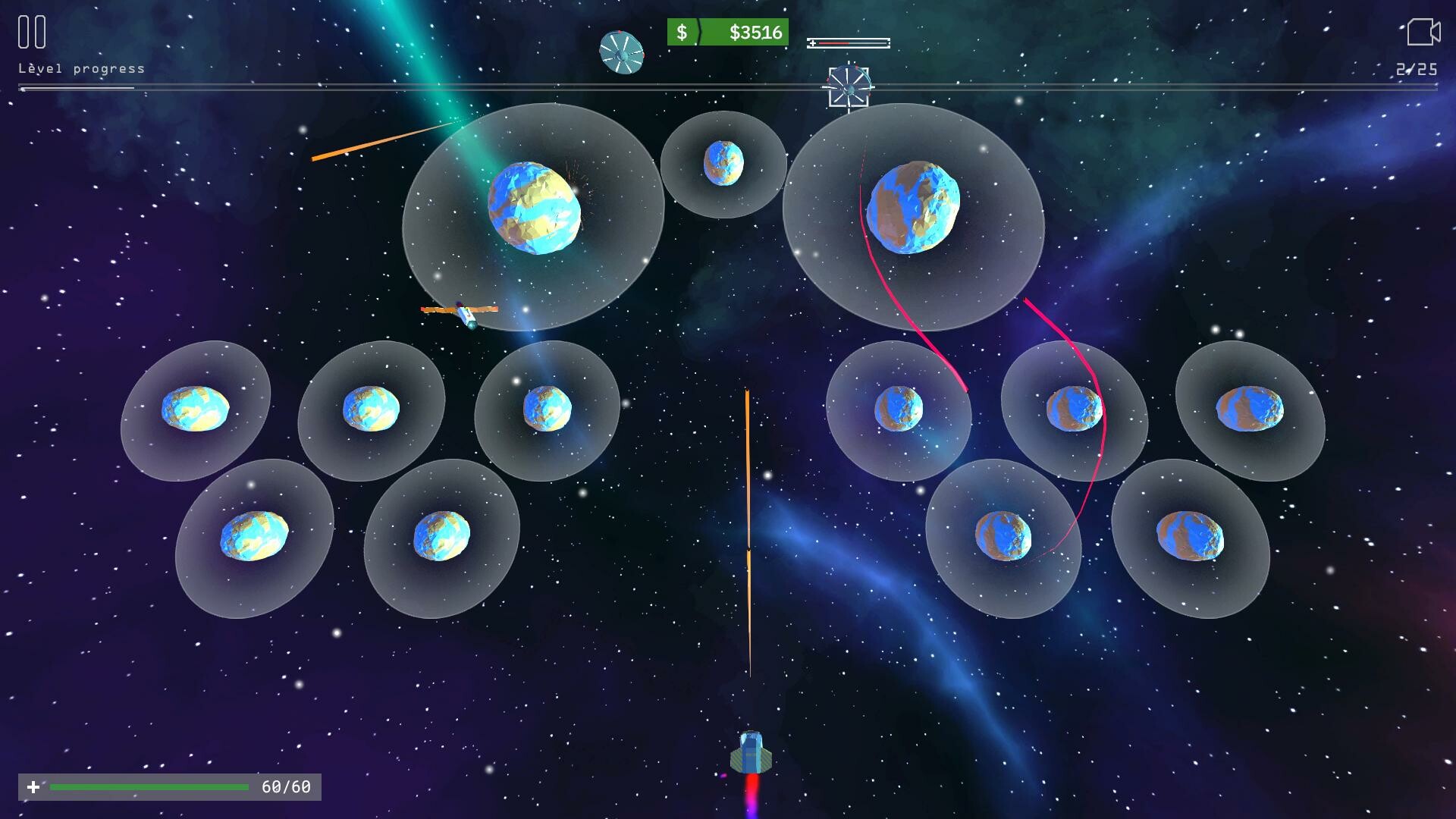
Task: Click the plus icon beside the green health bar
Action: click(x=36, y=788)
